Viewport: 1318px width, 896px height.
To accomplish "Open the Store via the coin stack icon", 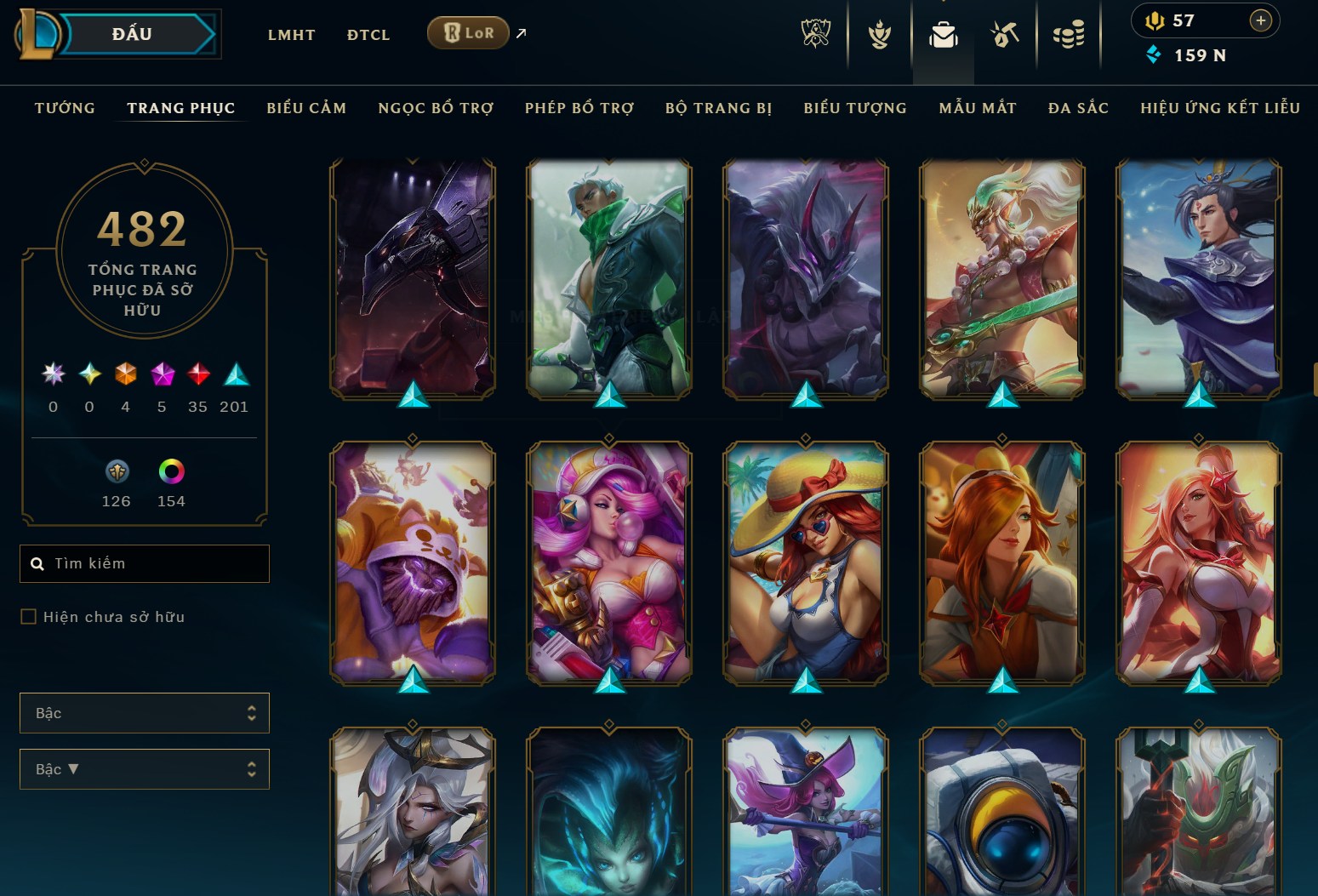I will coord(1070,34).
